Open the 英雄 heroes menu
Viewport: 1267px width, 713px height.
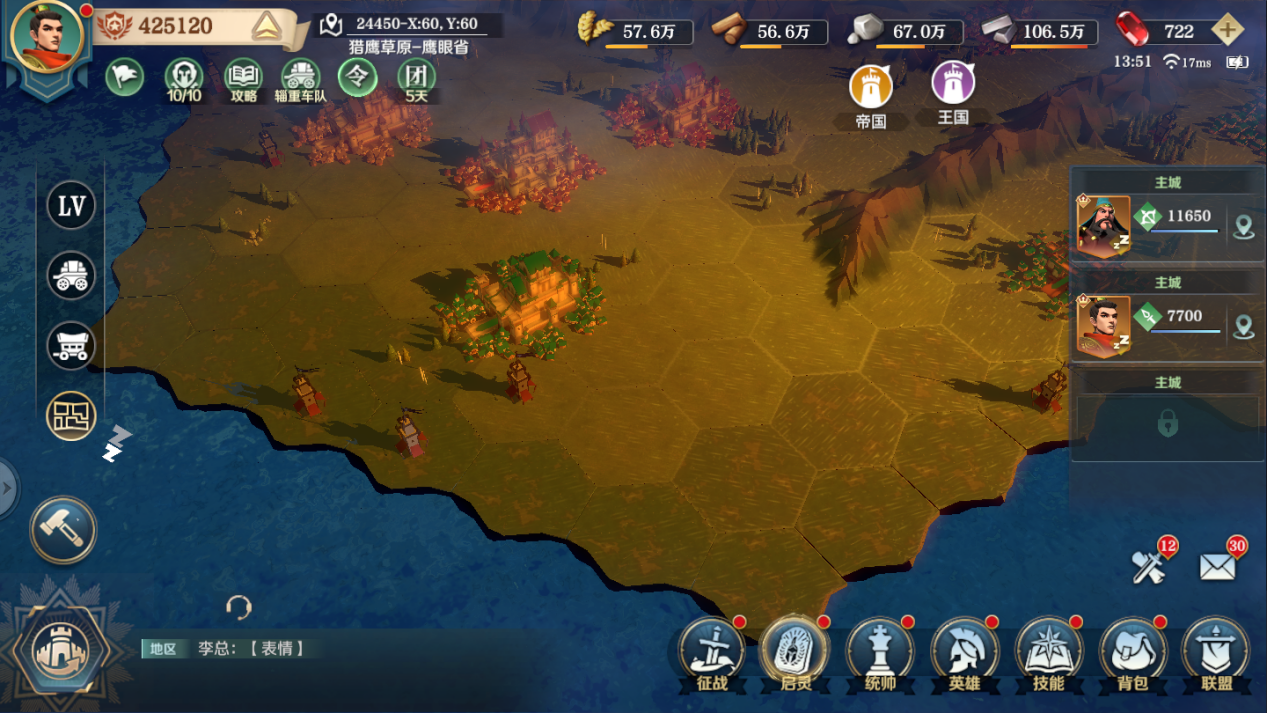coord(964,652)
